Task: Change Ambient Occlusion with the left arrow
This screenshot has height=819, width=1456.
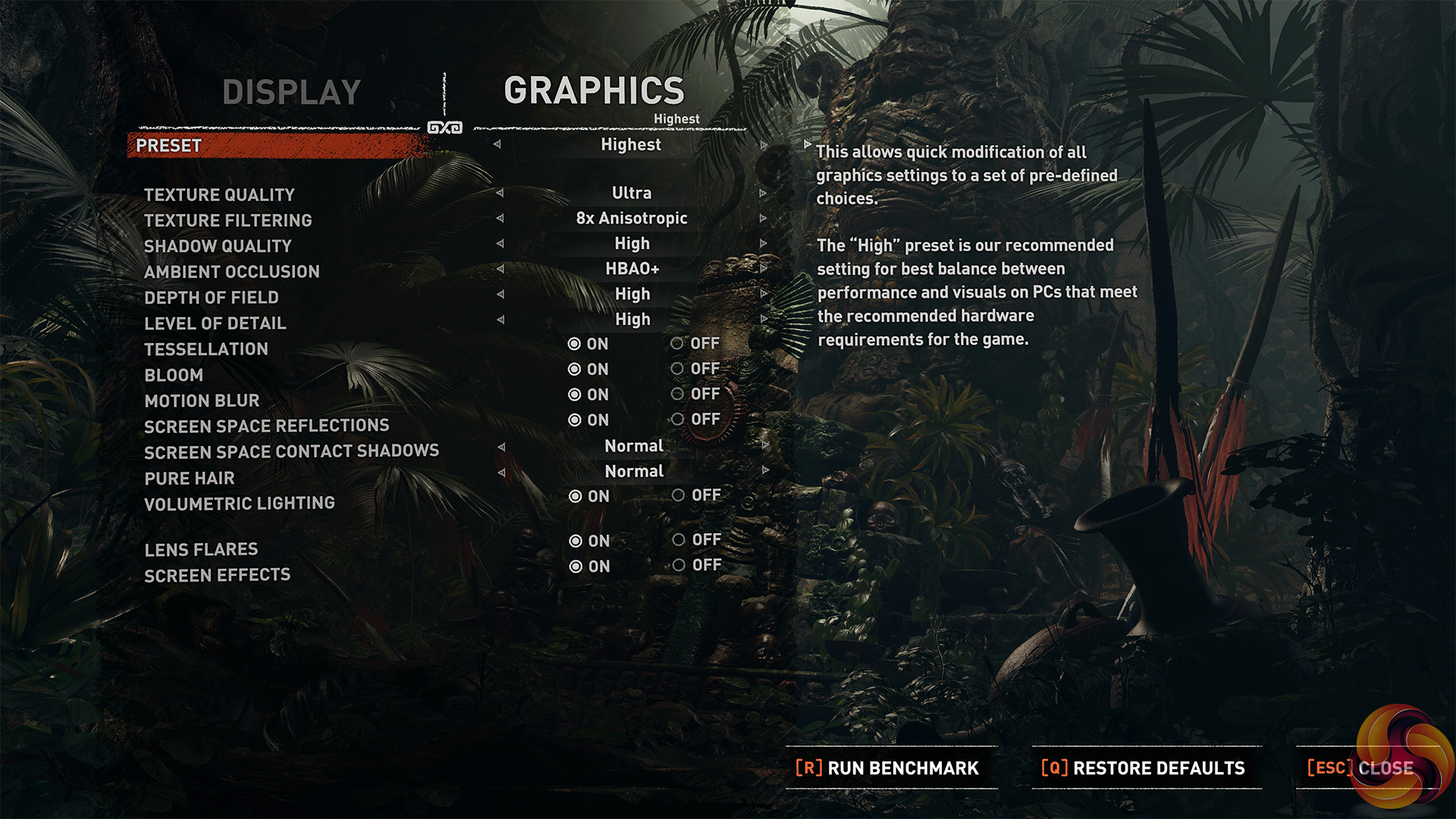Action: pyautogui.click(x=500, y=268)
